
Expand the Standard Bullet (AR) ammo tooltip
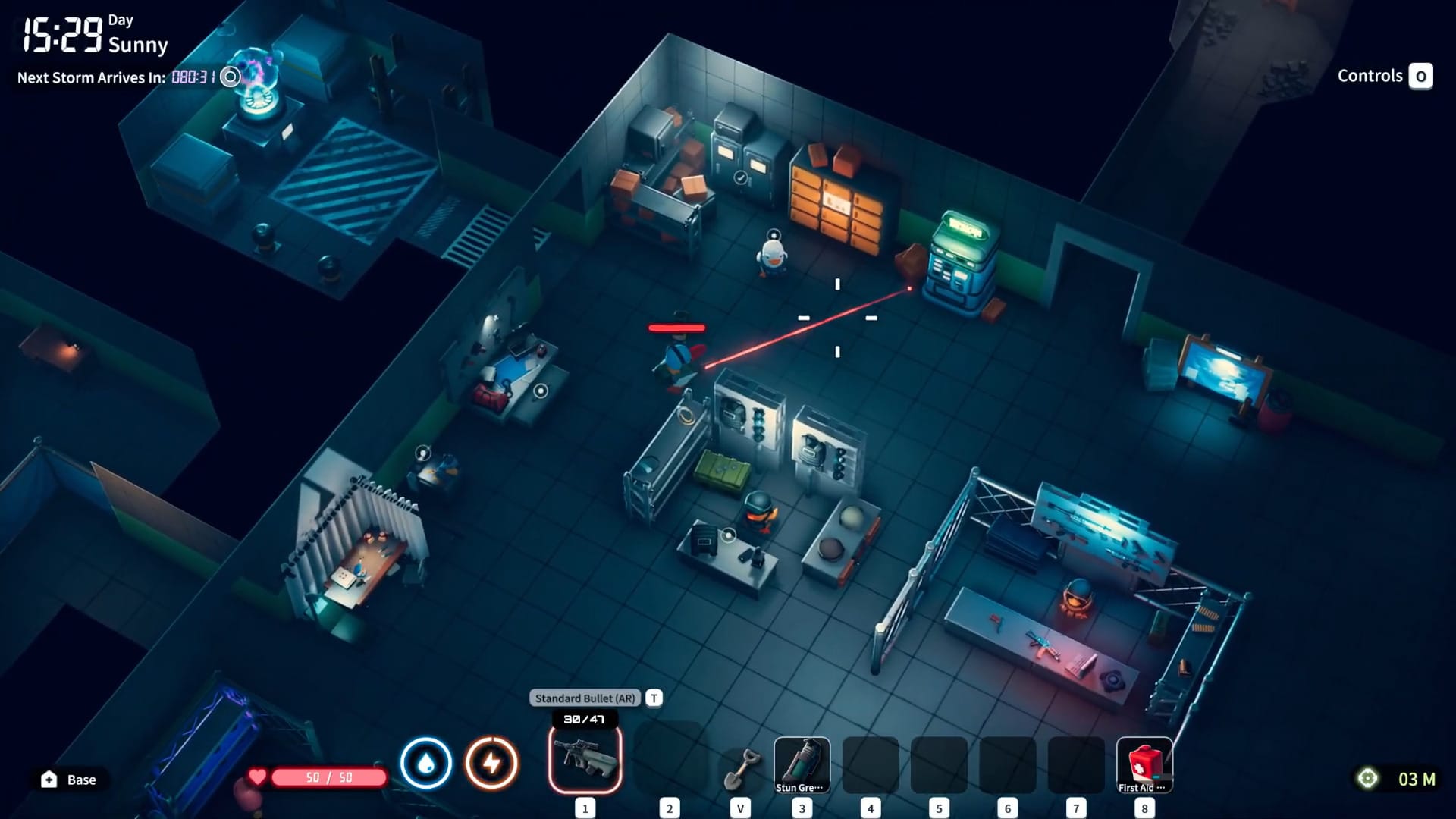click(585, 697)
